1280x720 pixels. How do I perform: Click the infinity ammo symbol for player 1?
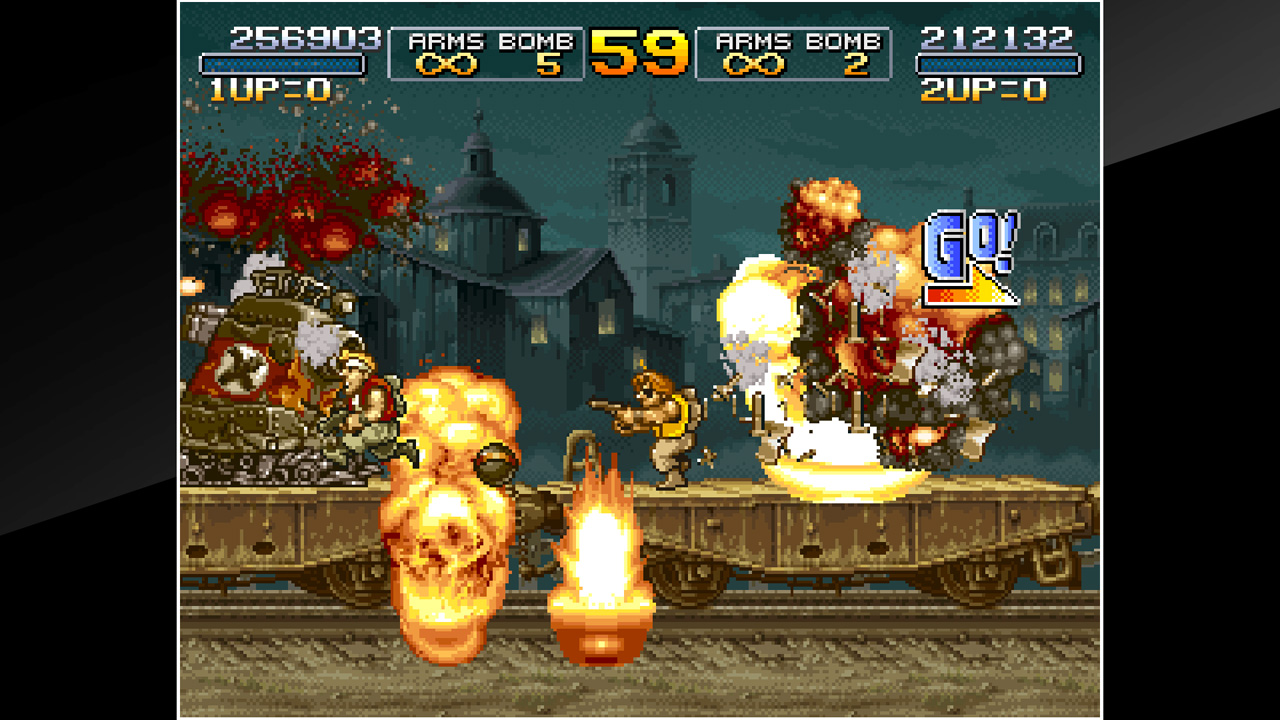pyautogui.click(x=445, y=63)
